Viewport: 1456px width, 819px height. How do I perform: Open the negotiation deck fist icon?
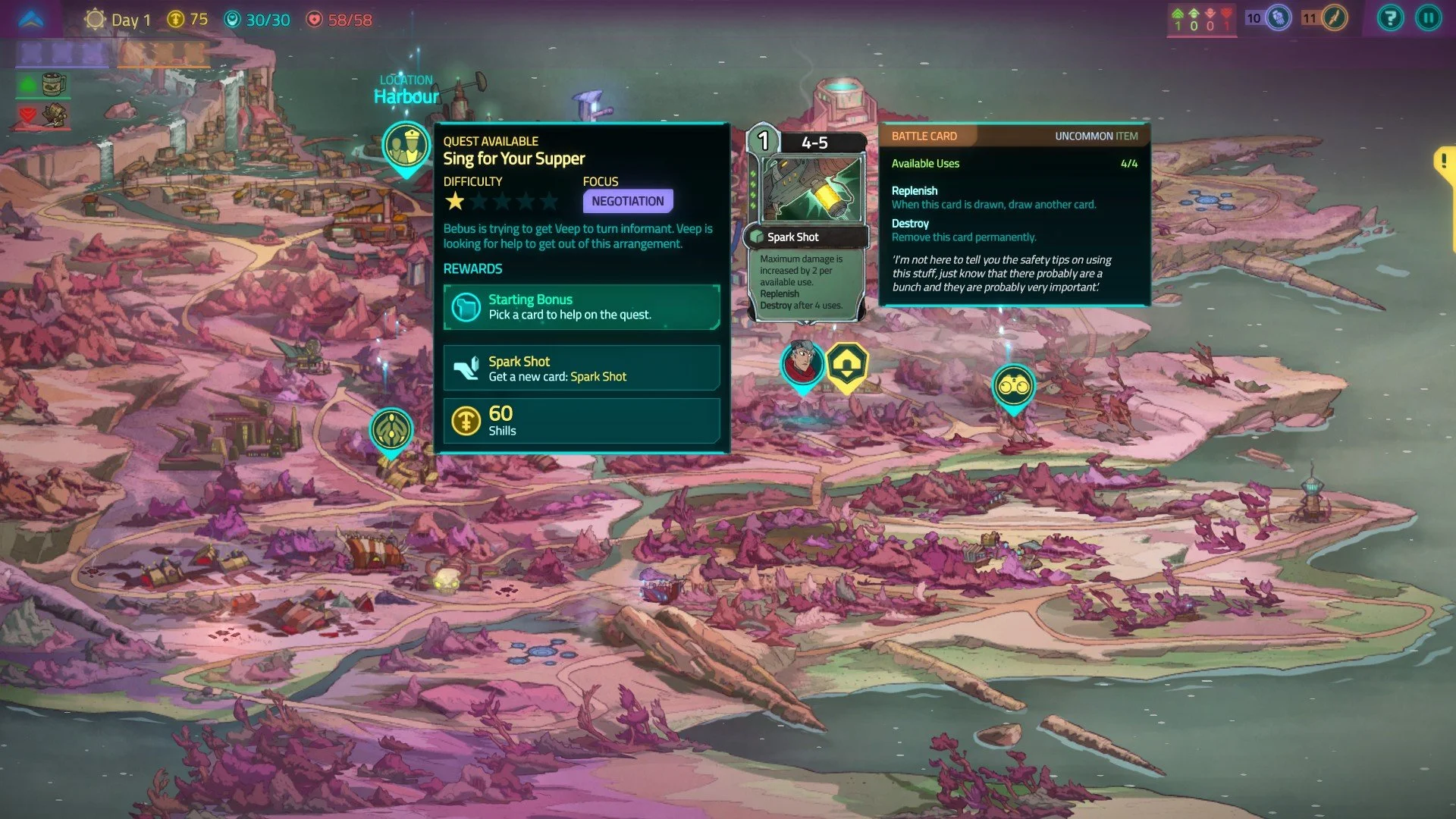[1279, 18]
